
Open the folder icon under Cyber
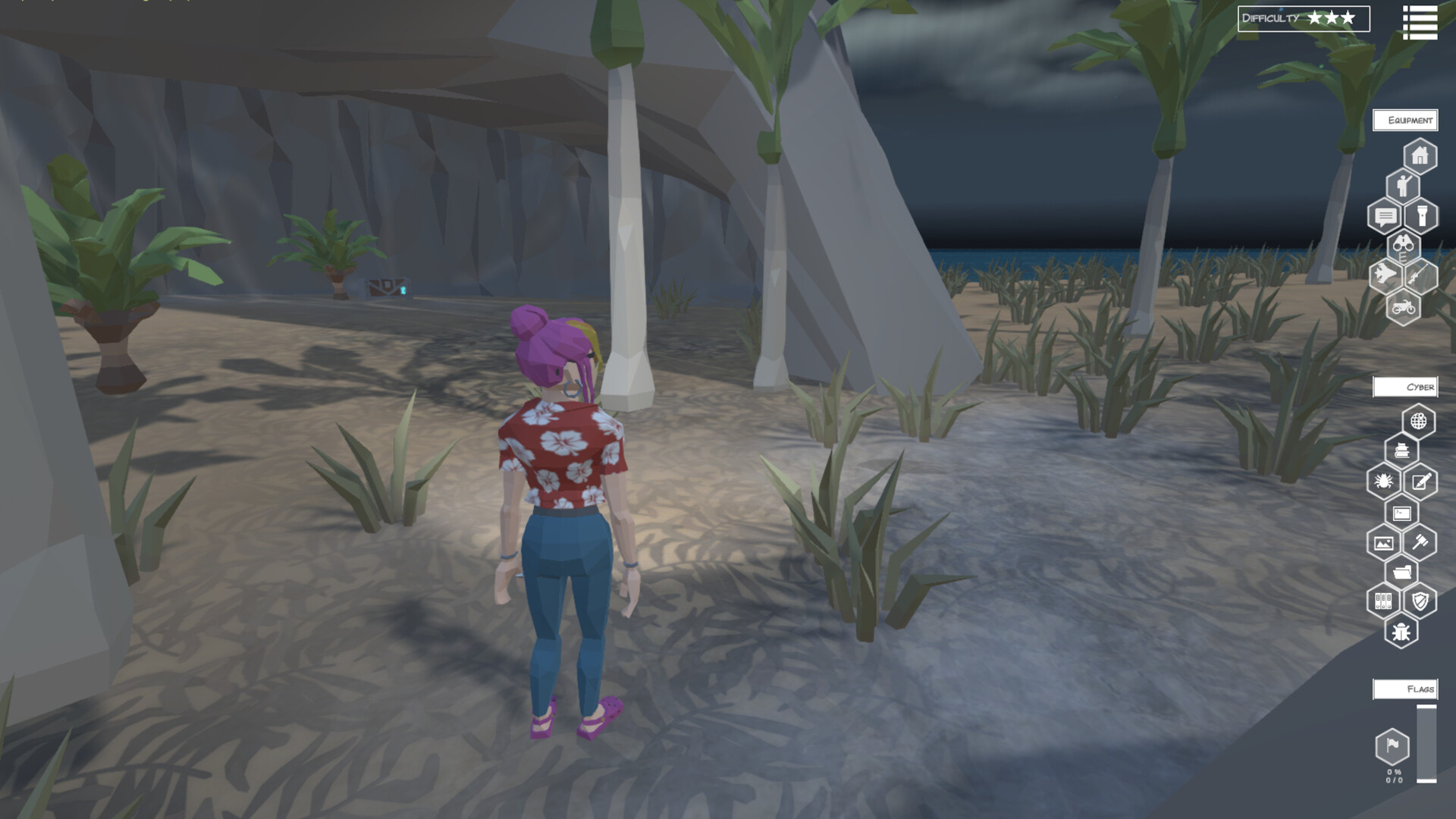(1402, 572)
